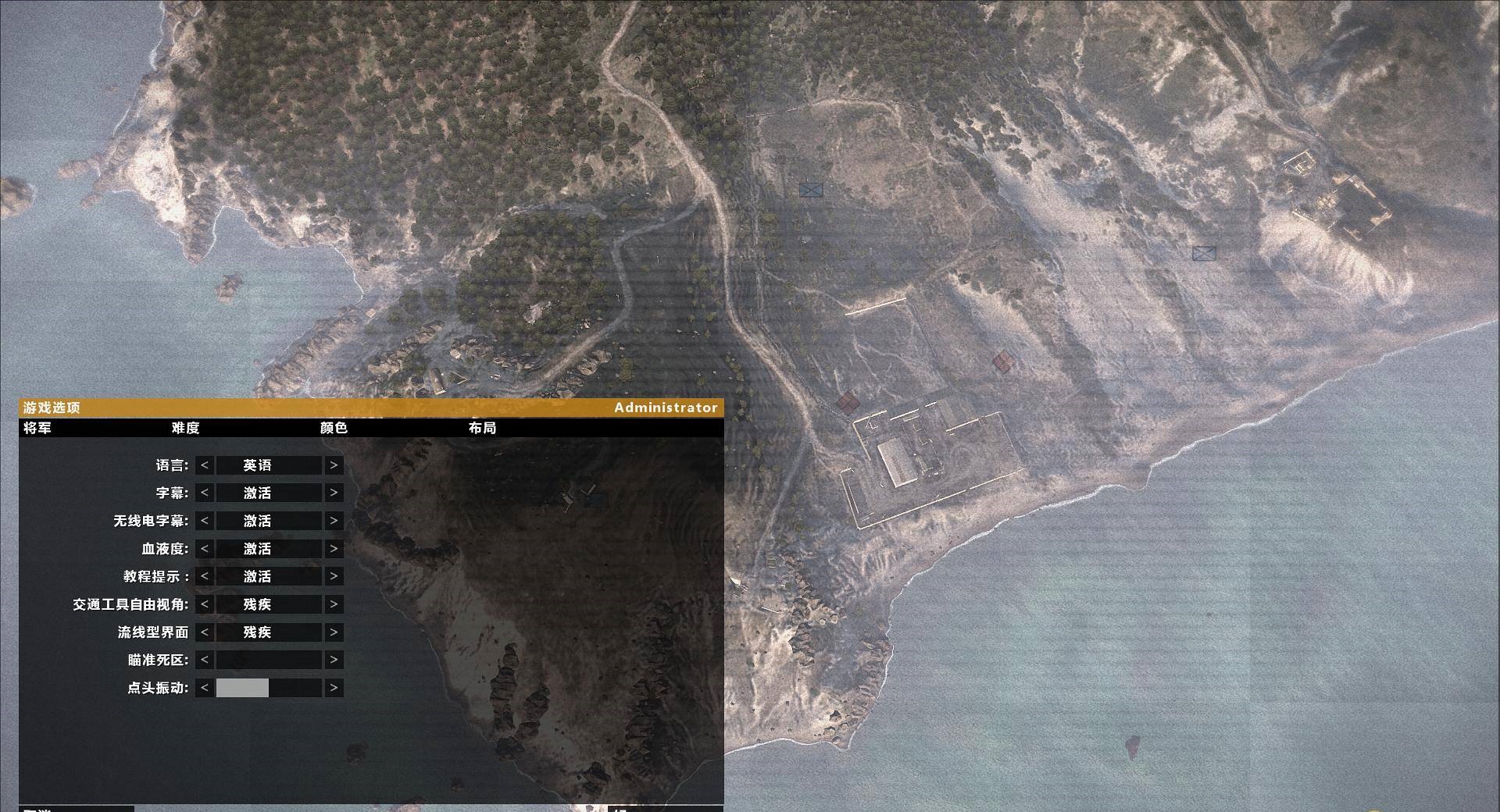
Task: Select the X marker on the map's right side
Action: (1203, 251)
